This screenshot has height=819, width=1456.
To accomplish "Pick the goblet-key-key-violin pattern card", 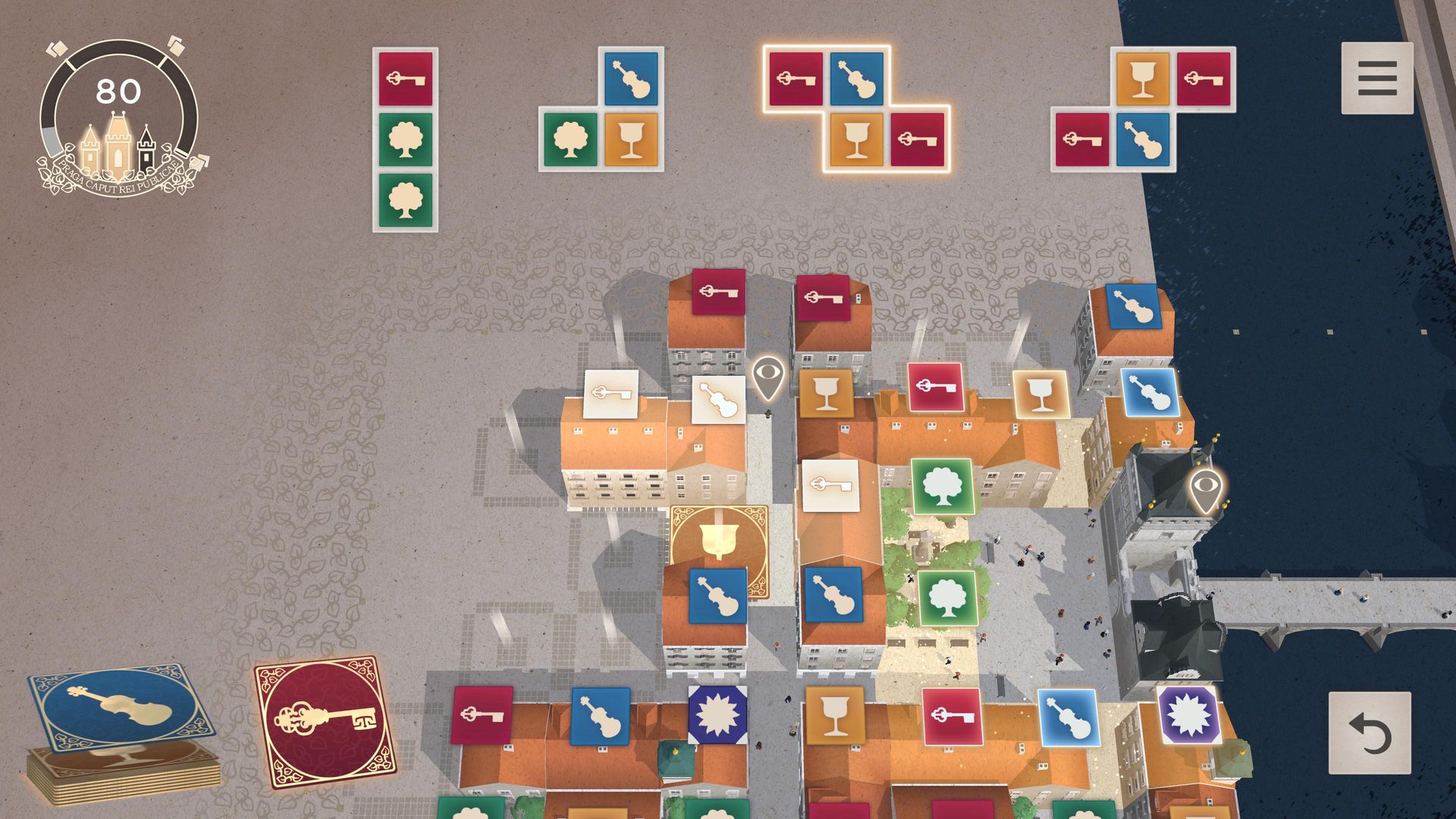I will tap(1143, 108).
